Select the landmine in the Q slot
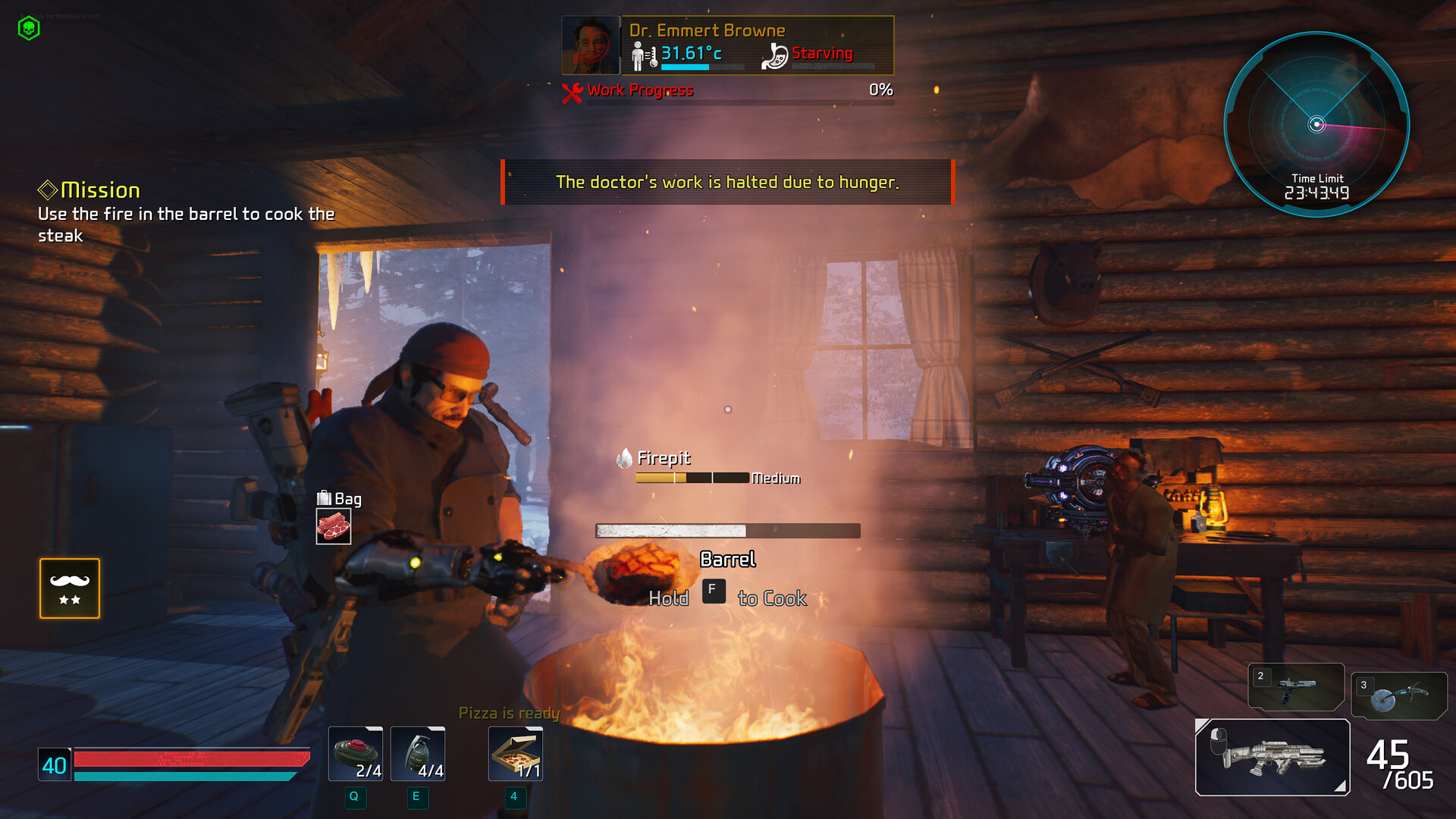The image size is (1456, 819). pos(355,753)
